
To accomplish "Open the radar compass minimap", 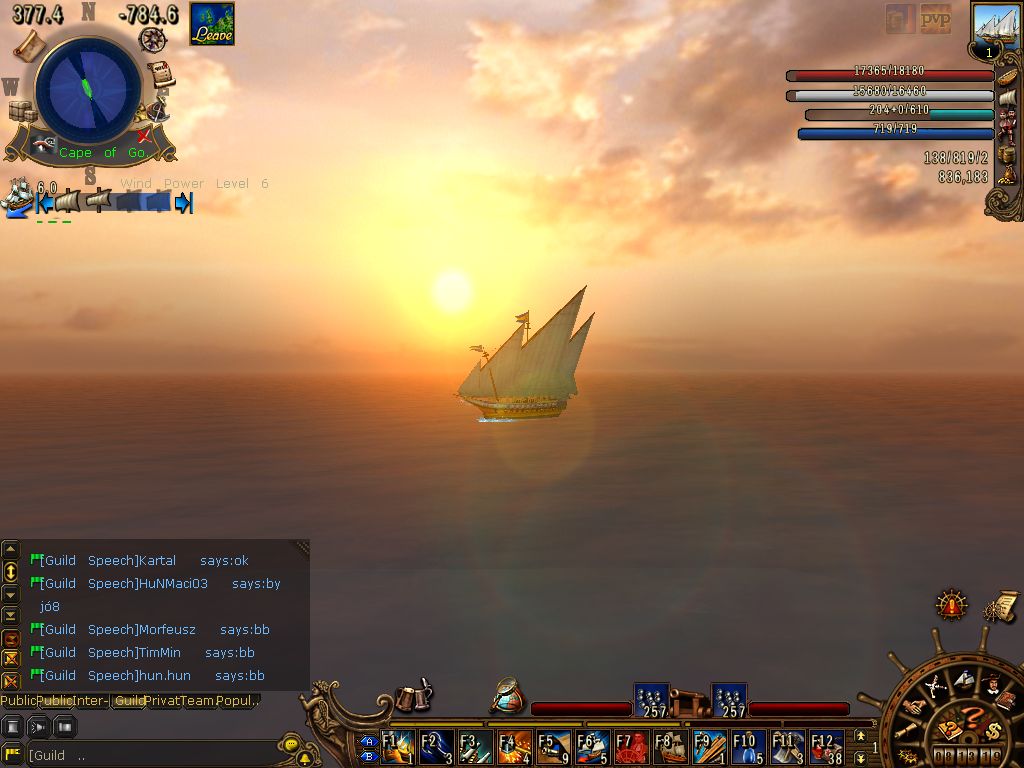I will [x=88, y=89].
